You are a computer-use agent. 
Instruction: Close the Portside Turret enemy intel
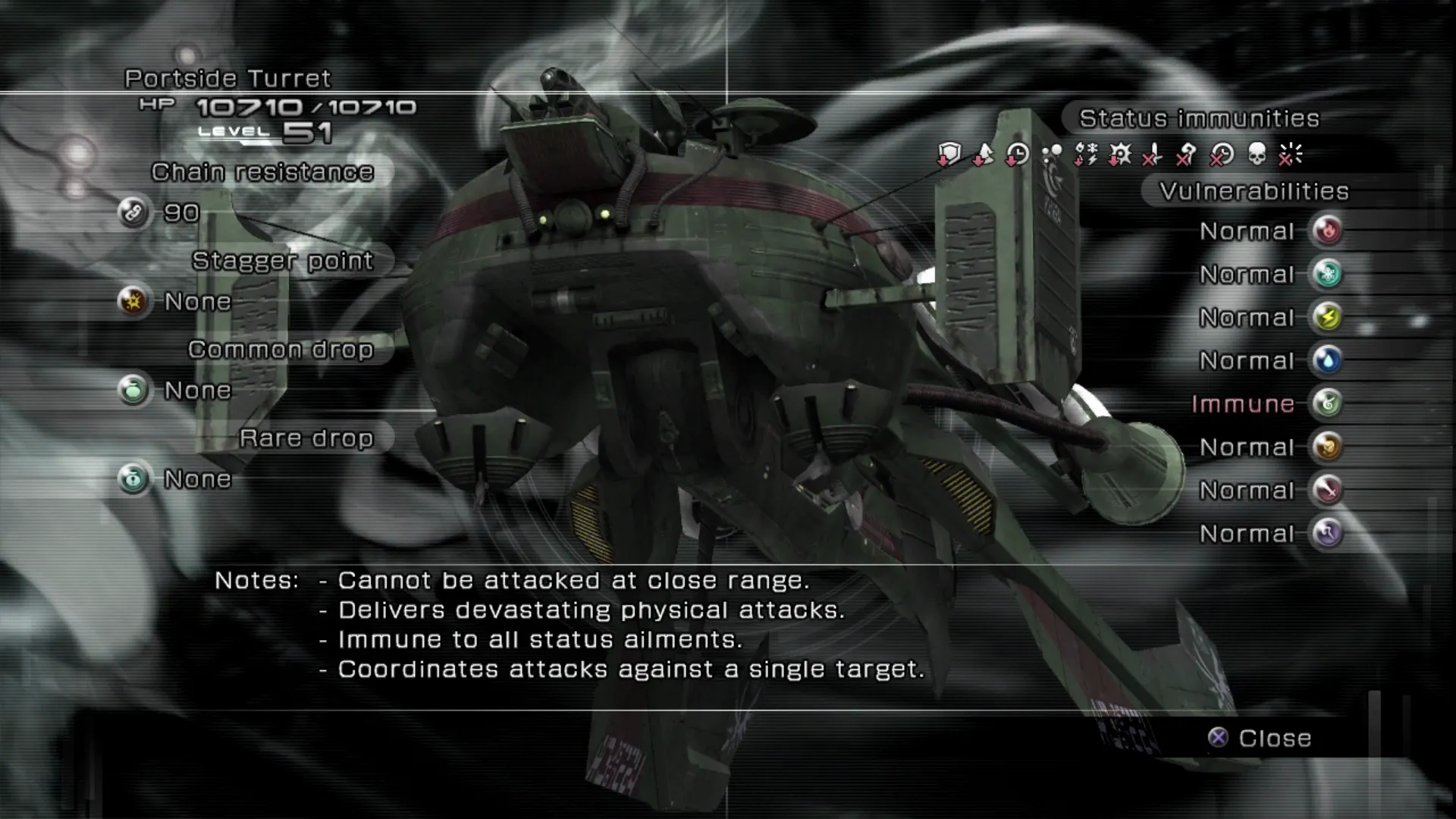coord(1260,738)
